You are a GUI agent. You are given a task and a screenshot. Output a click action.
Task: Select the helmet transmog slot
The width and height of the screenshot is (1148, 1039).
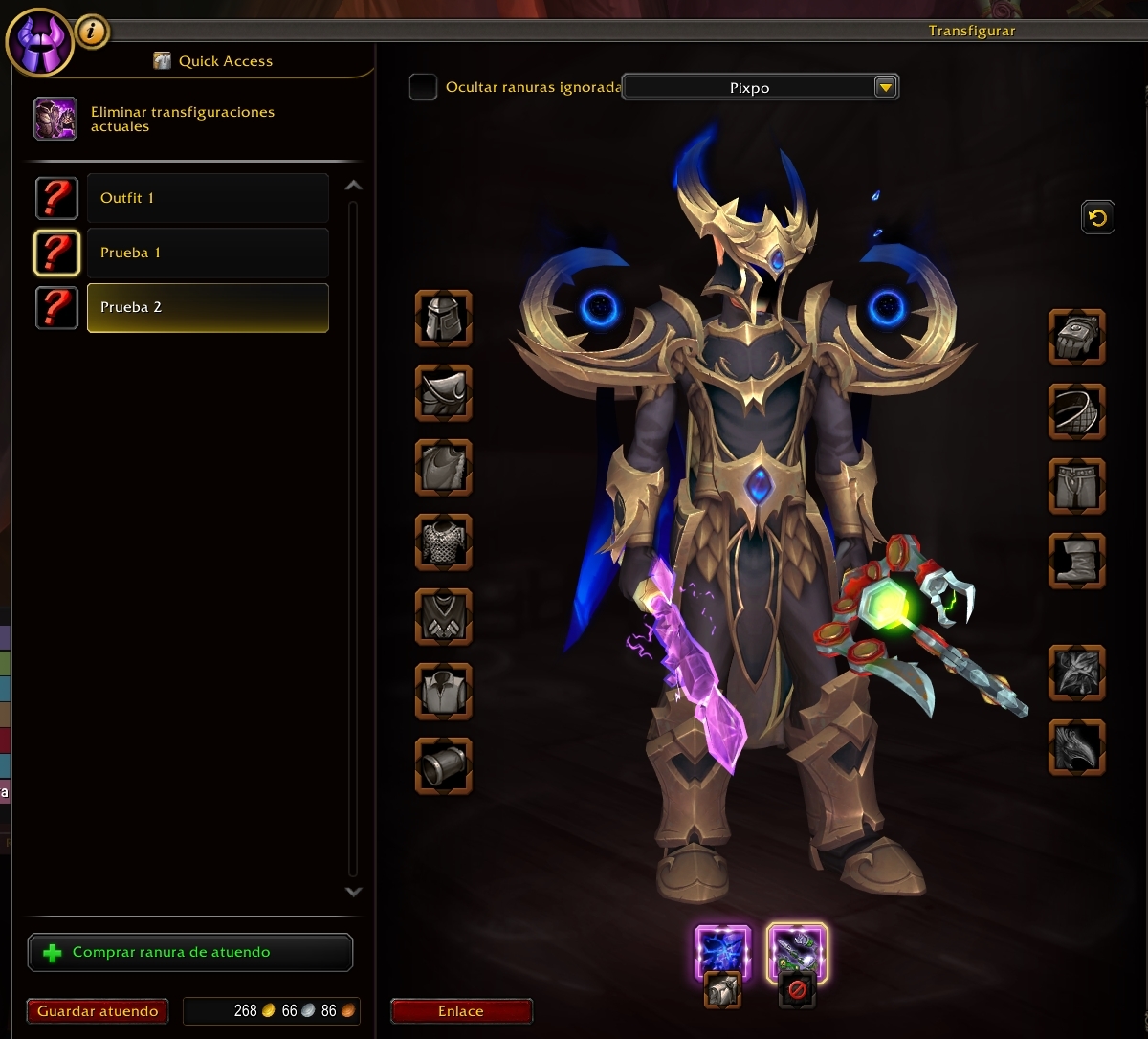tap(444, 319)
